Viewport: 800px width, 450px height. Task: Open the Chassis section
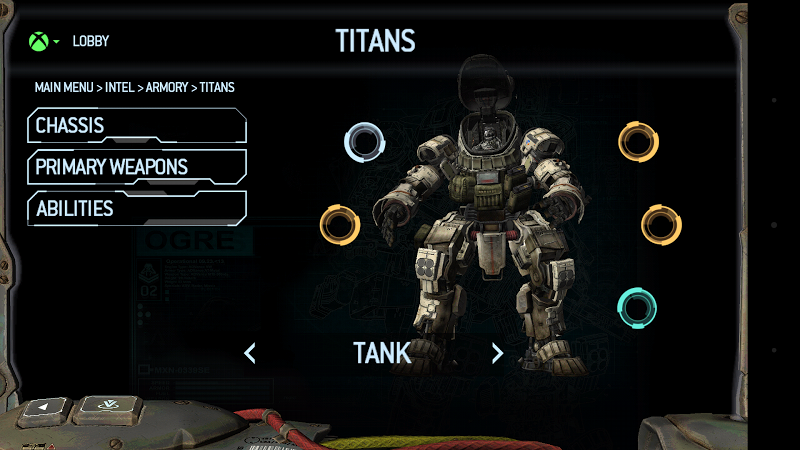click(x=137, y=126)
